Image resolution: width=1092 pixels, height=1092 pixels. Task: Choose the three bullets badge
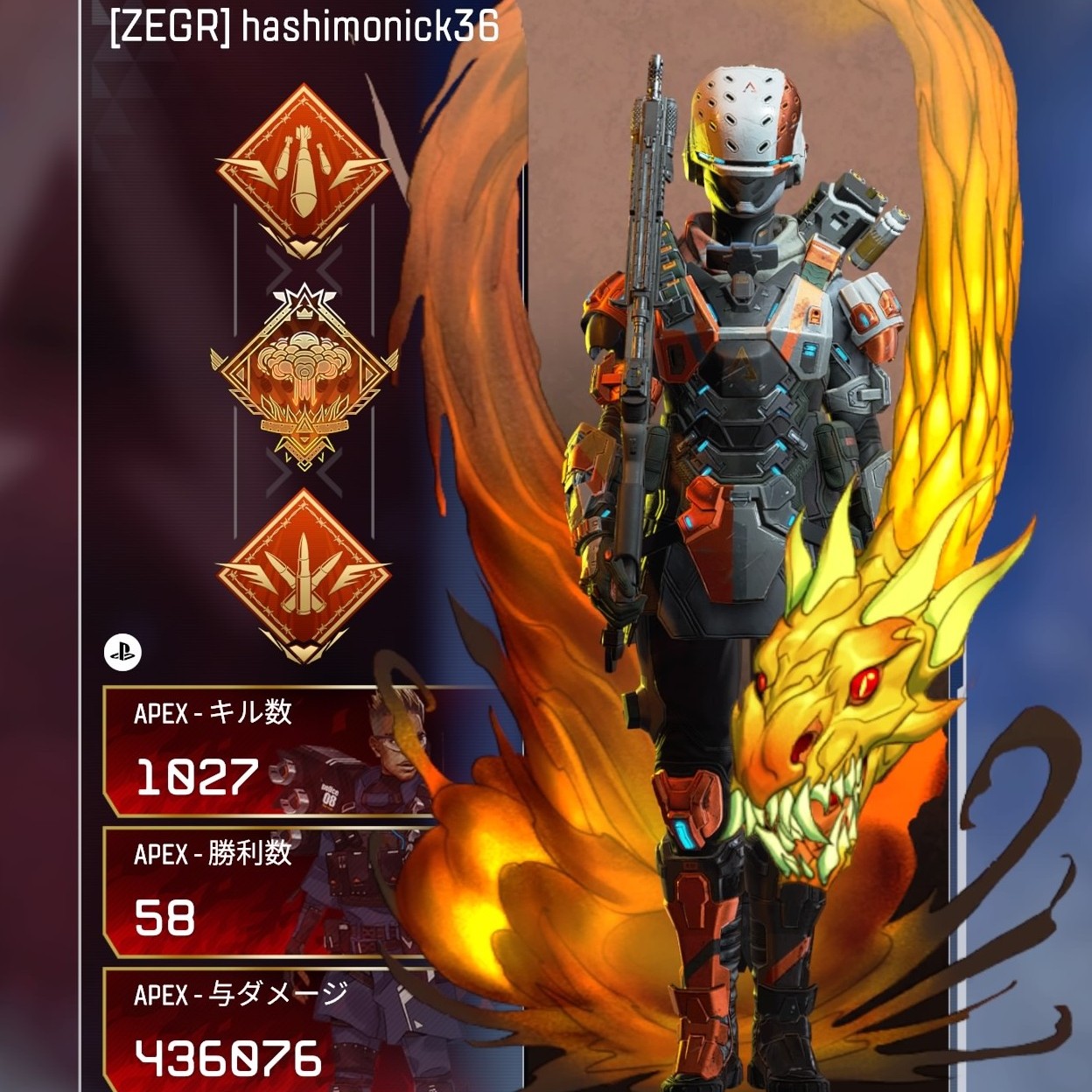pos(303,573)
